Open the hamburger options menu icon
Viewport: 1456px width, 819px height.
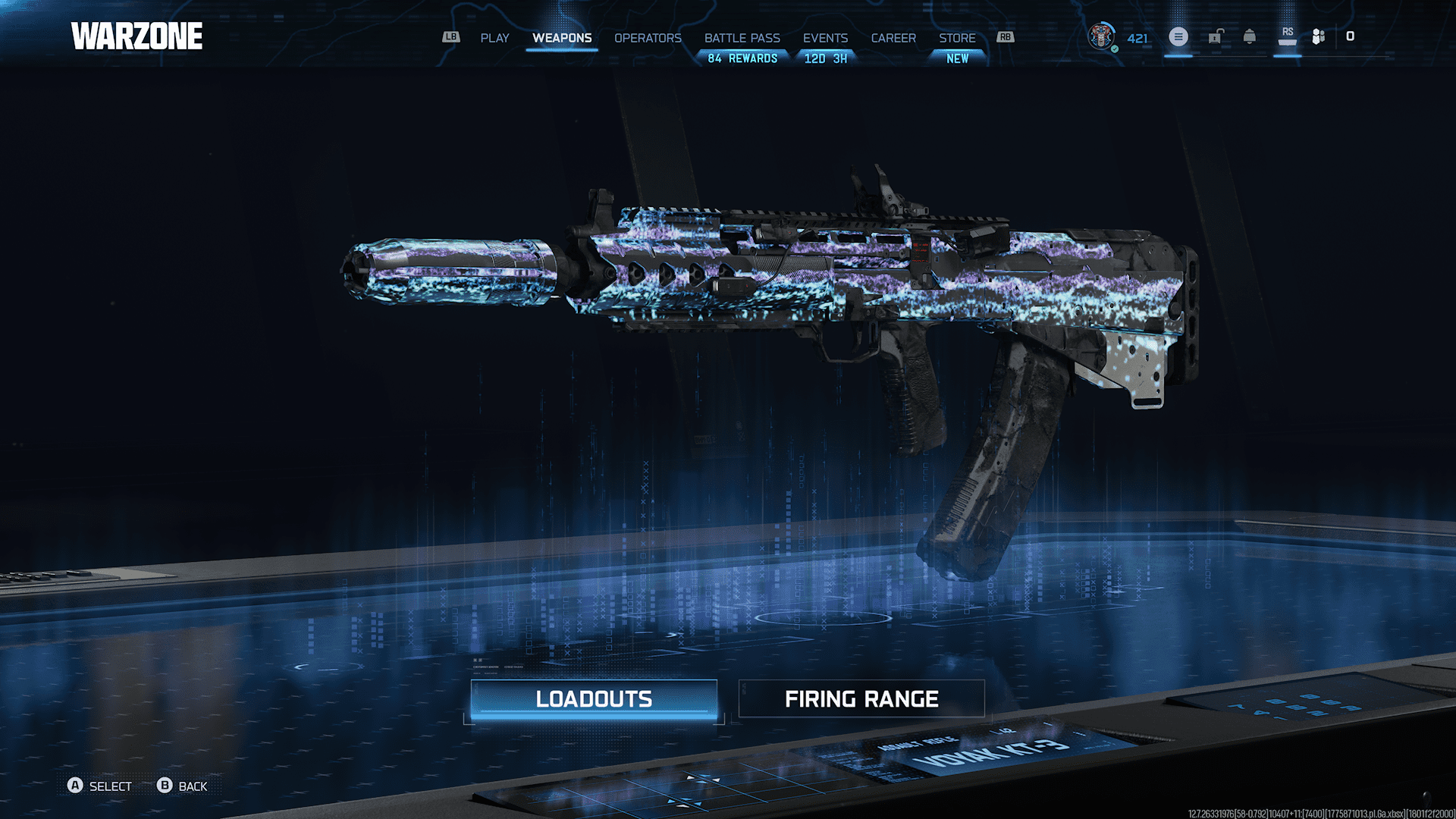tap(1178, 36)
